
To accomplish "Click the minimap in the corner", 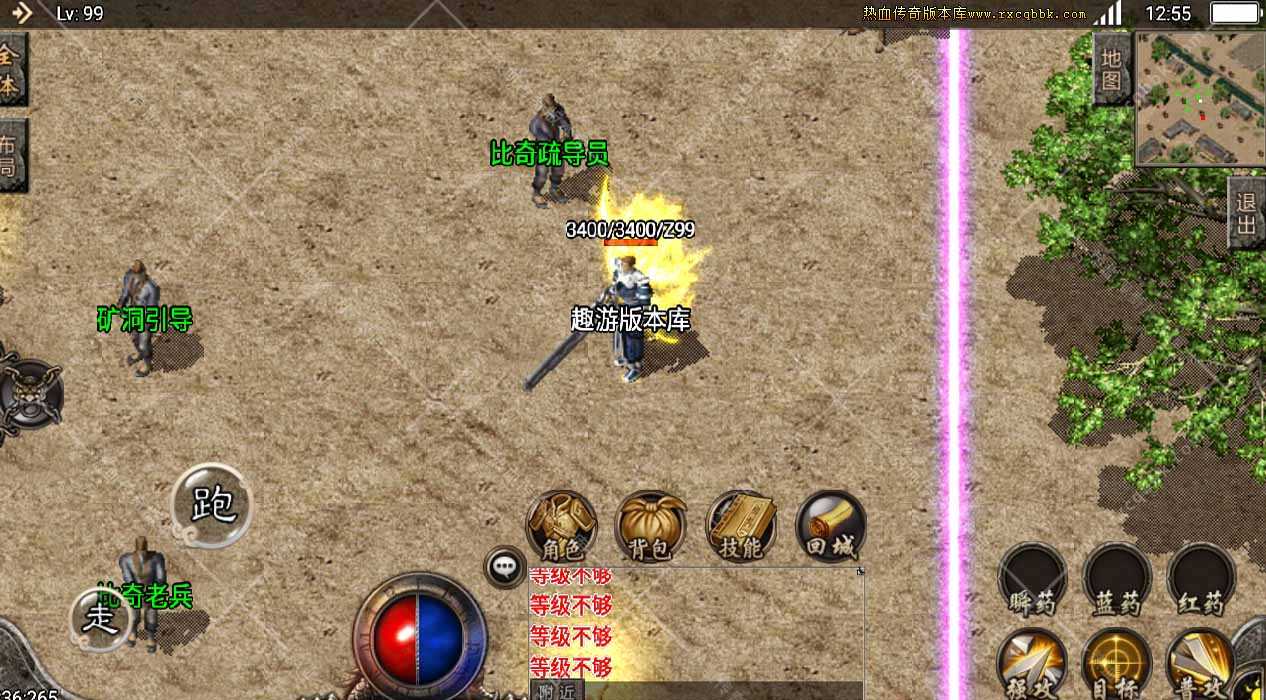I will (x=1200, y=98).
